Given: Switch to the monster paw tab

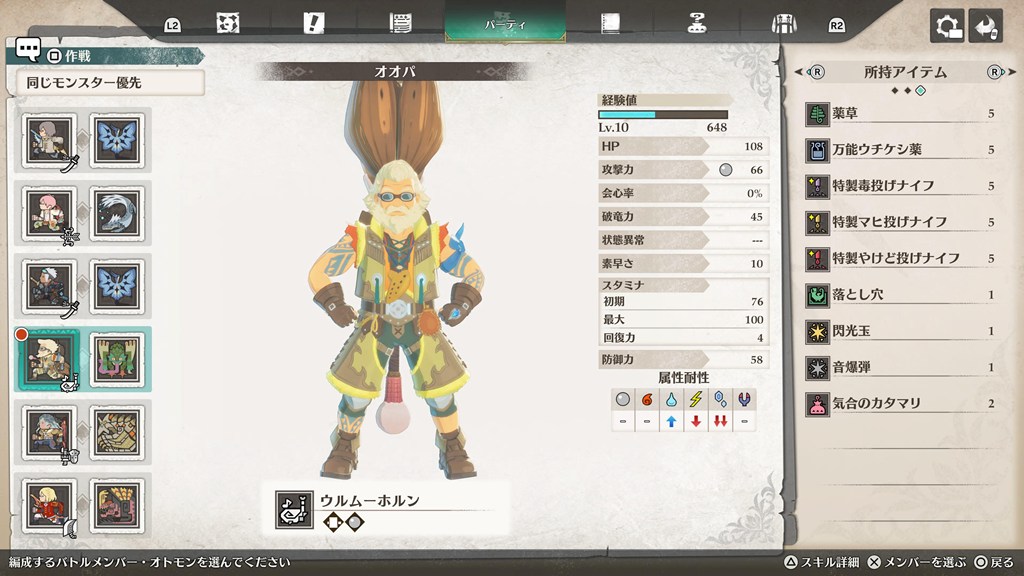Looking at the screenshot, I should click(x=228, y=23).
